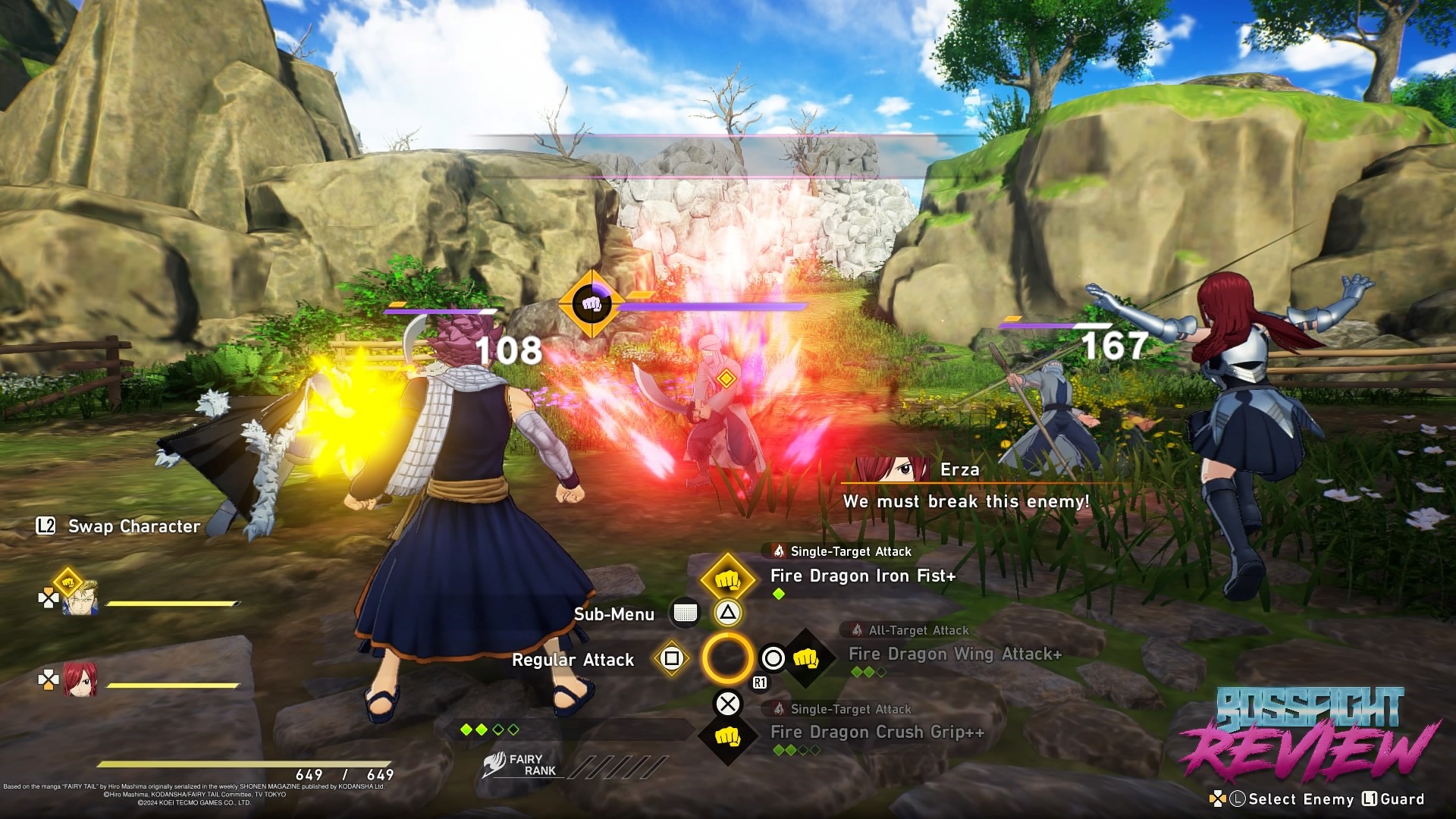Select the Regular Attack option
Image resolution: width=1456 pixels, height=819 pixels.
click(573, 660)
